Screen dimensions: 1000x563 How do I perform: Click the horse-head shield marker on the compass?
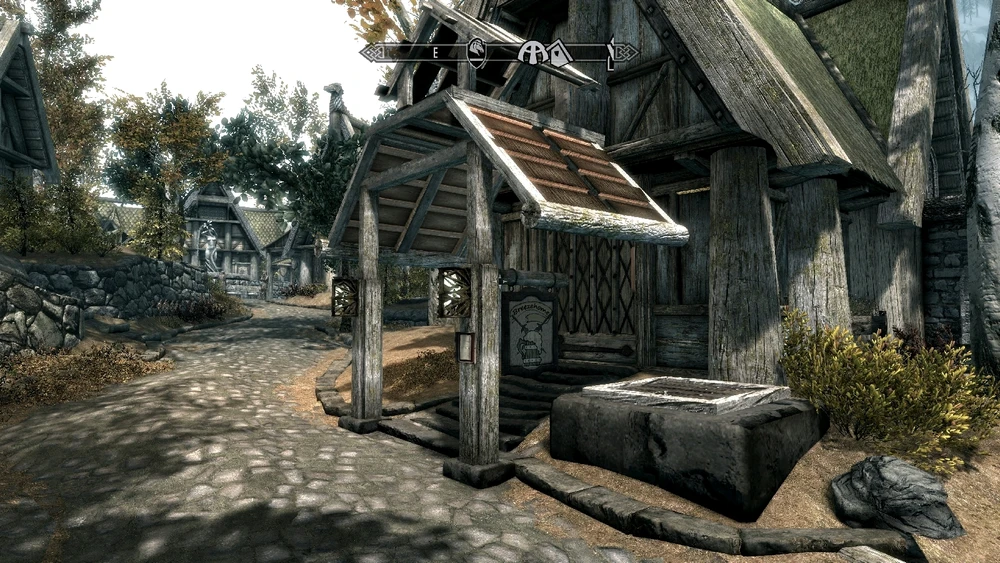tap(477, 52)
